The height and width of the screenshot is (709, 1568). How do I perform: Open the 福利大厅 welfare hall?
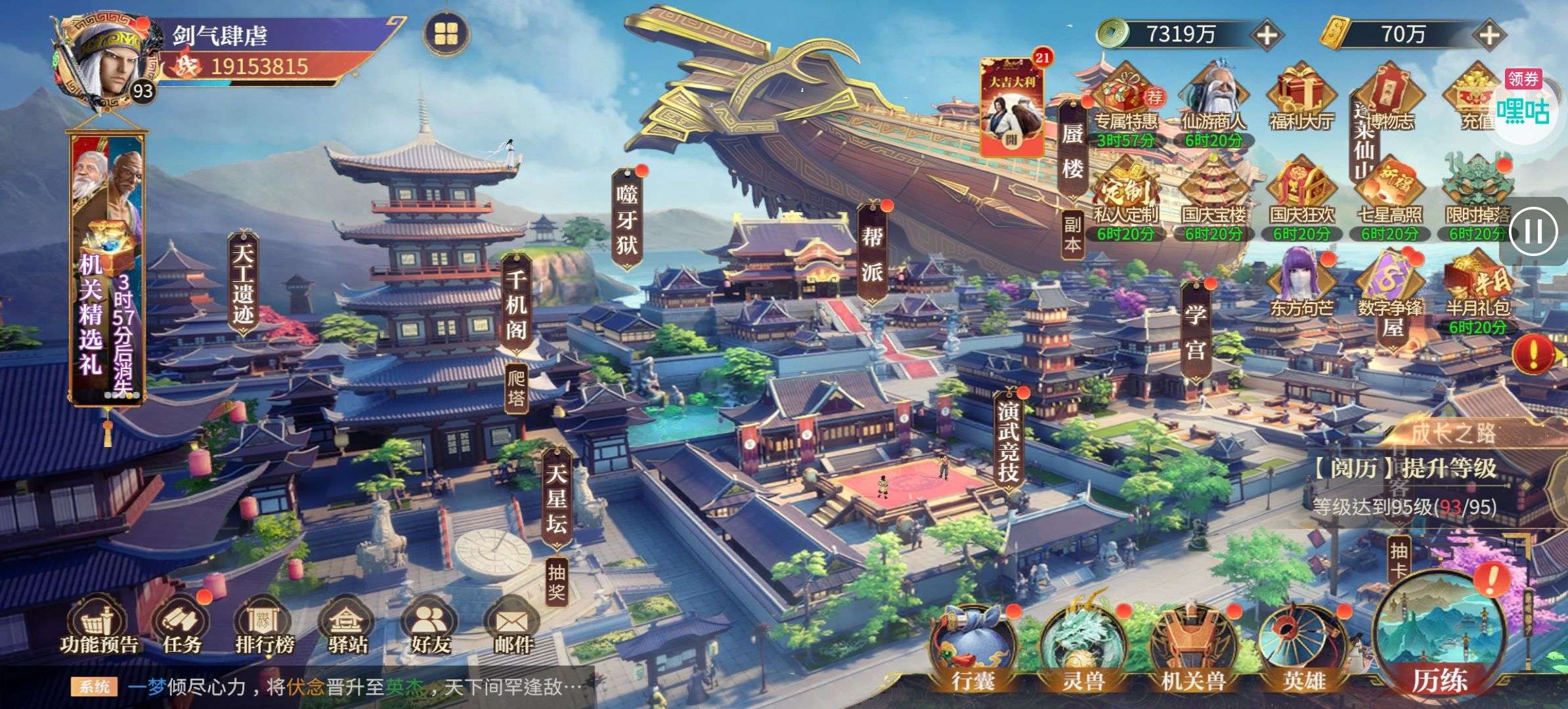pyautogui.click(x=1301, y=98)
